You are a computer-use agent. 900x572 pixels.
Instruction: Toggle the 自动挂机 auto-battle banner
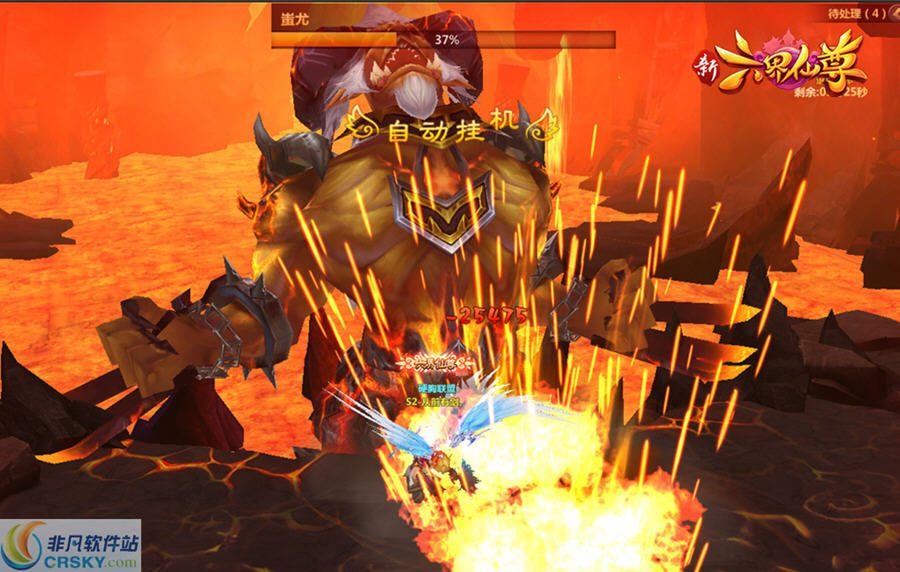tap(447, 127)
